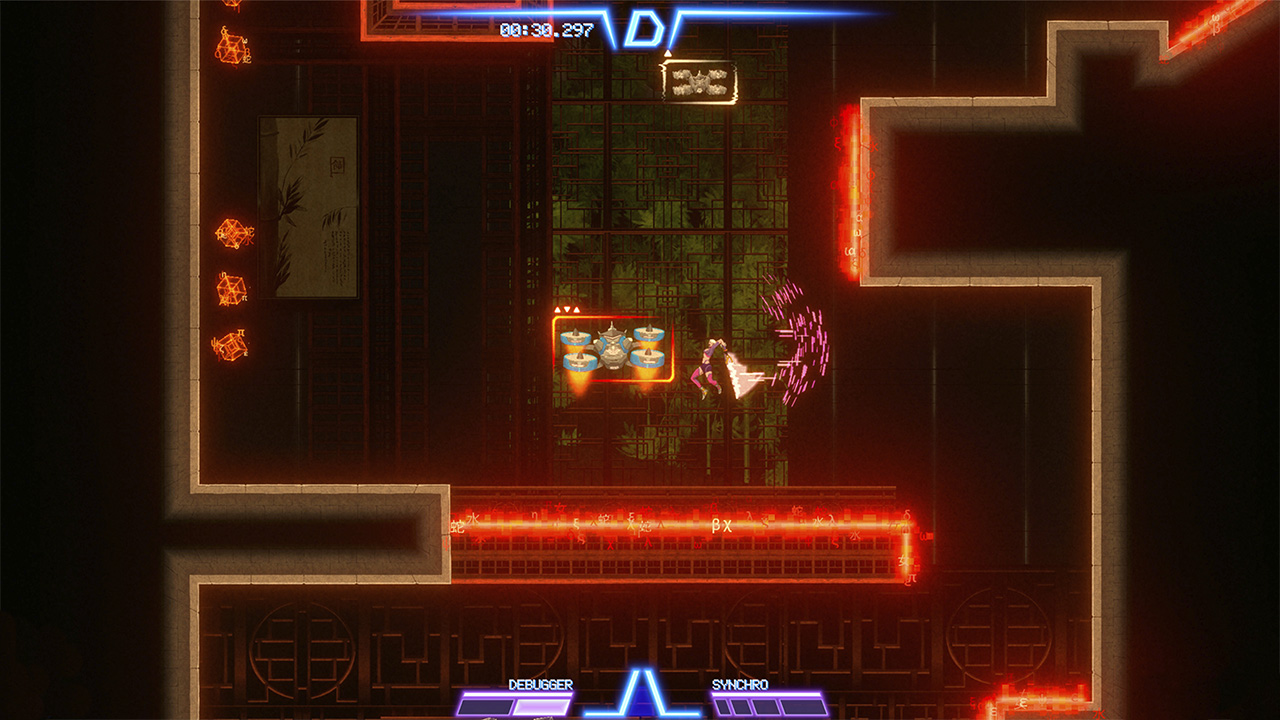Open the framed item slot outlined in white
Image resolution: width=1280 pixels, height=720 pixels.
click(700, 80)
